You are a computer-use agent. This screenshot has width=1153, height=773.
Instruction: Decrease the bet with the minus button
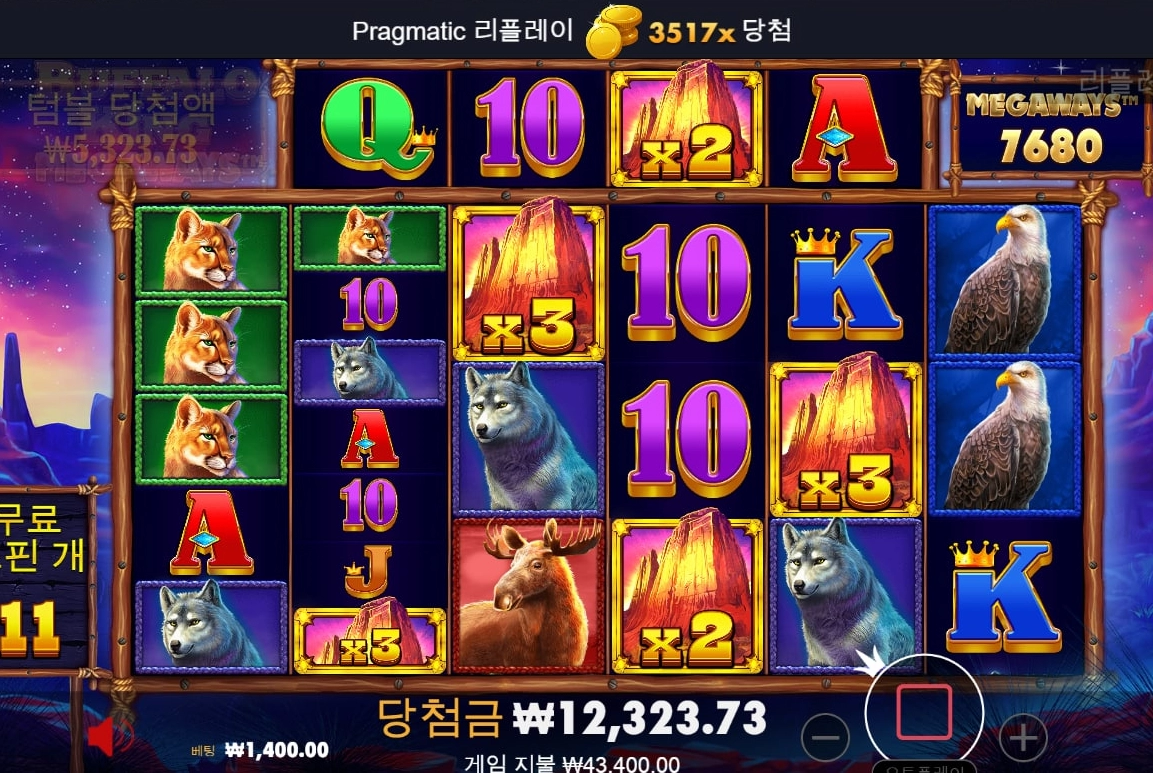coord(826,739)
